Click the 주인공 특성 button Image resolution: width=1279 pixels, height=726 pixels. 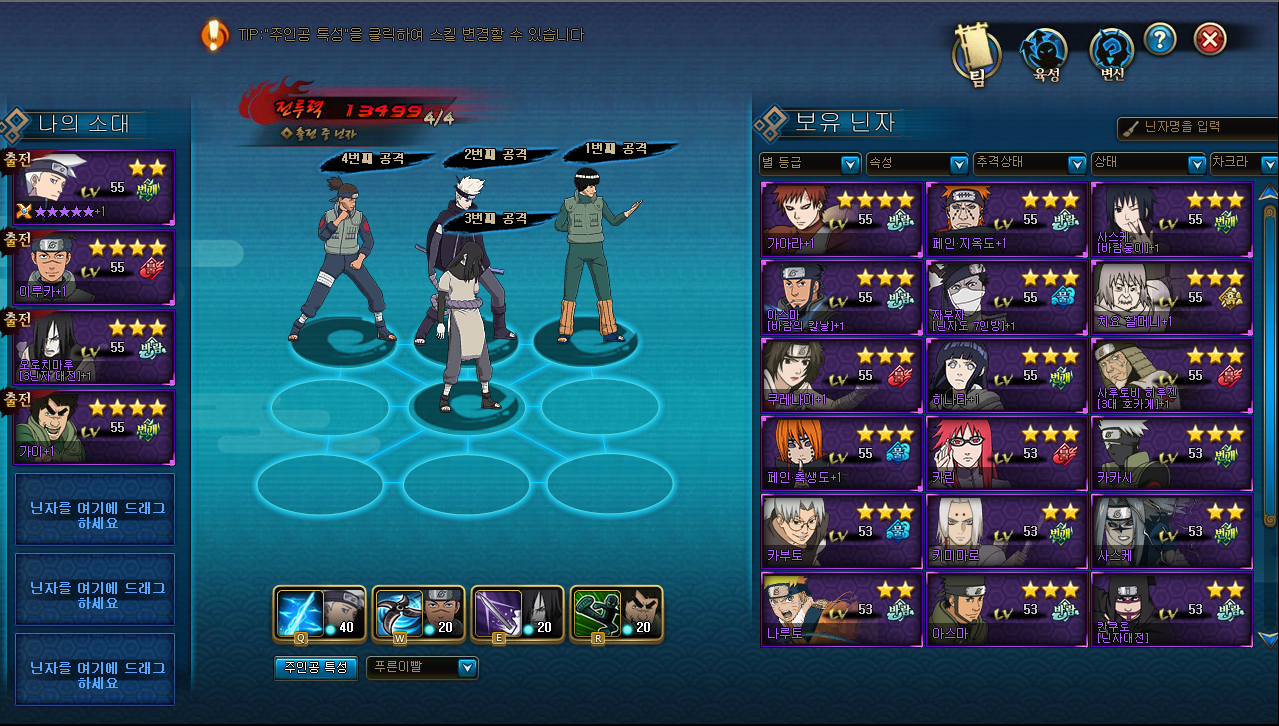pos(315,667)
